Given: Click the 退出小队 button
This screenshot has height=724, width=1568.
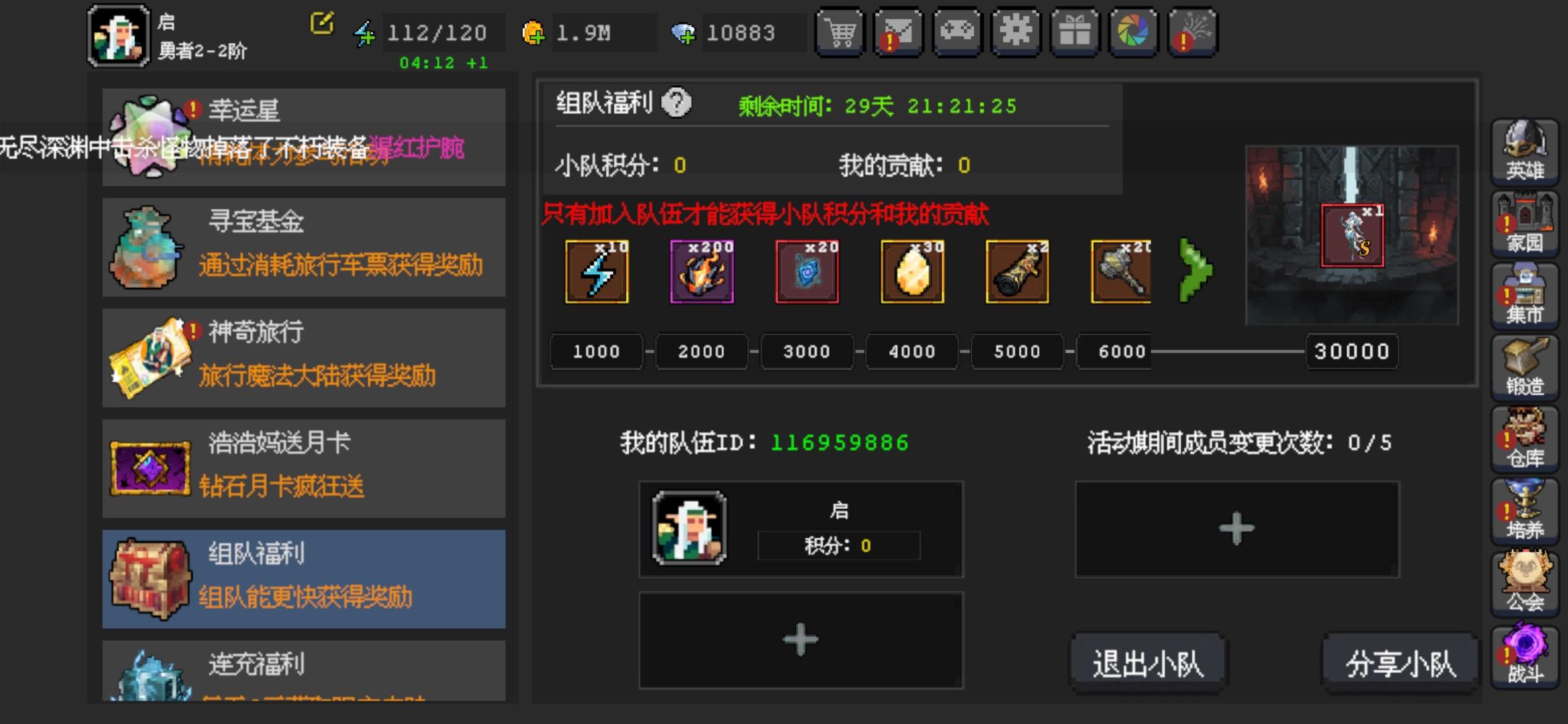Looking at the screenshot, I should click(1149, 660).
